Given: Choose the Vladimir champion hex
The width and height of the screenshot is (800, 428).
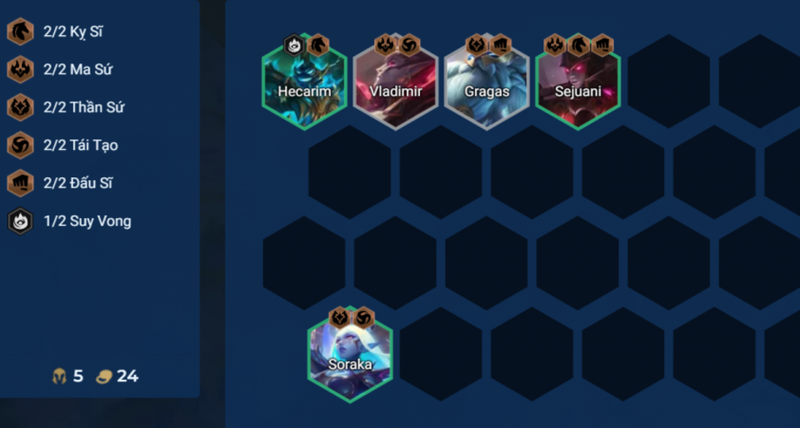Looking at the screenshot, I should coord(396,82).
